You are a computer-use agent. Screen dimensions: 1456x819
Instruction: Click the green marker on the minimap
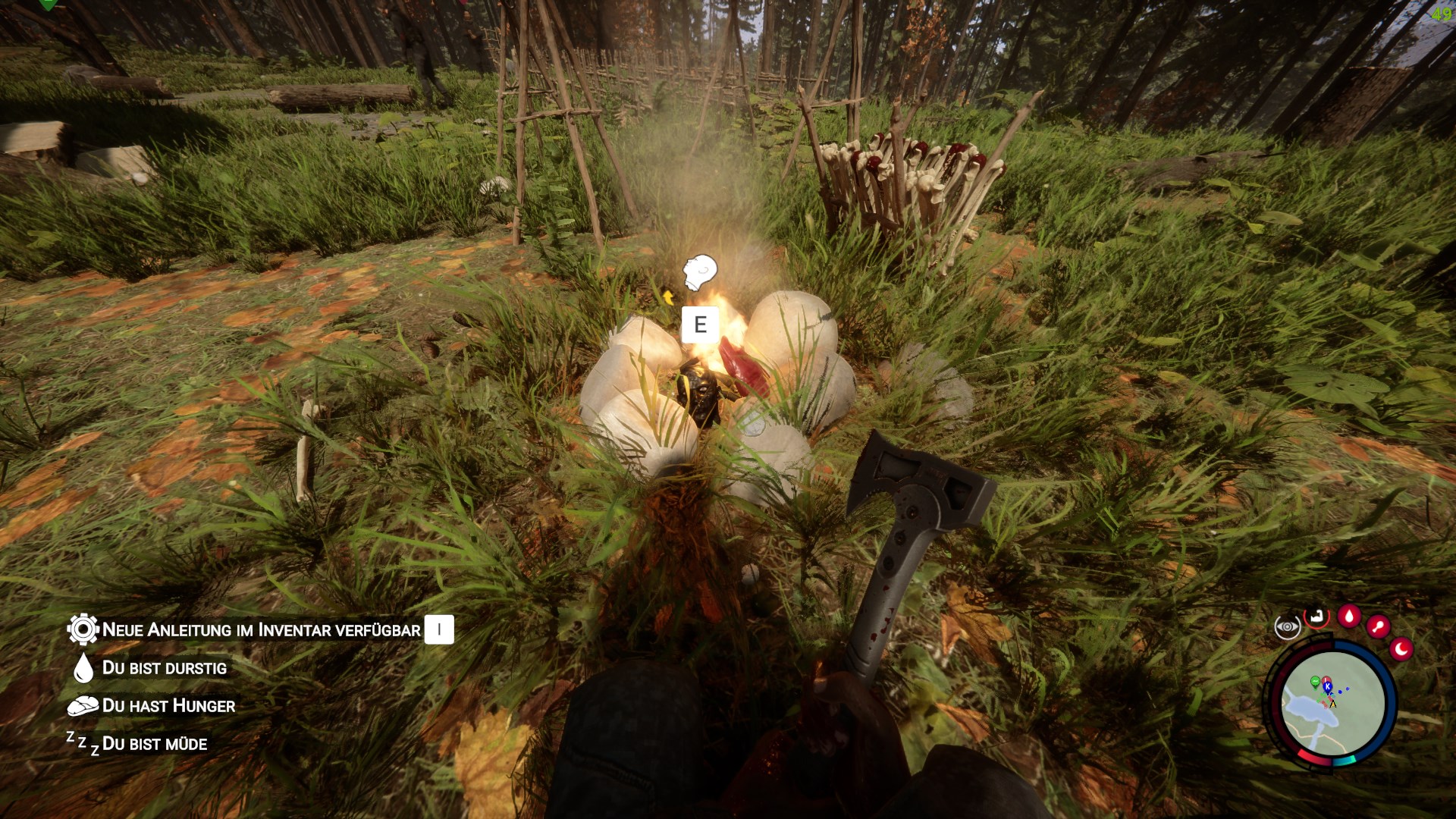(x=1315, y=682)
